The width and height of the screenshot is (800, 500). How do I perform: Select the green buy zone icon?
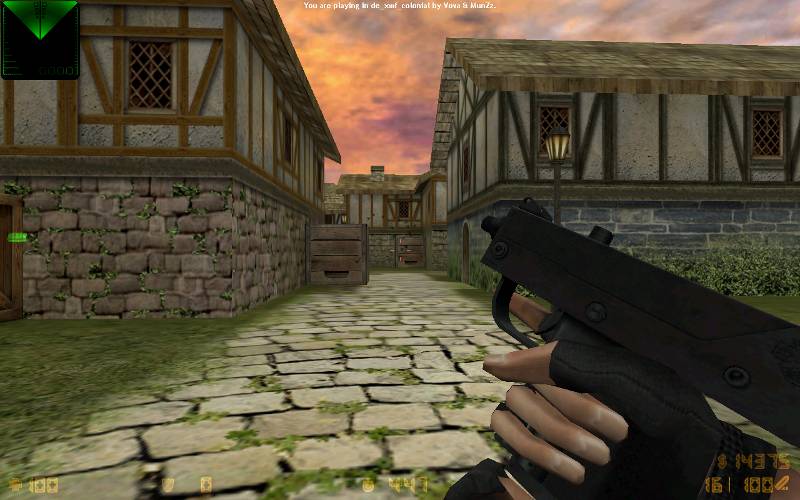point(16,238)
